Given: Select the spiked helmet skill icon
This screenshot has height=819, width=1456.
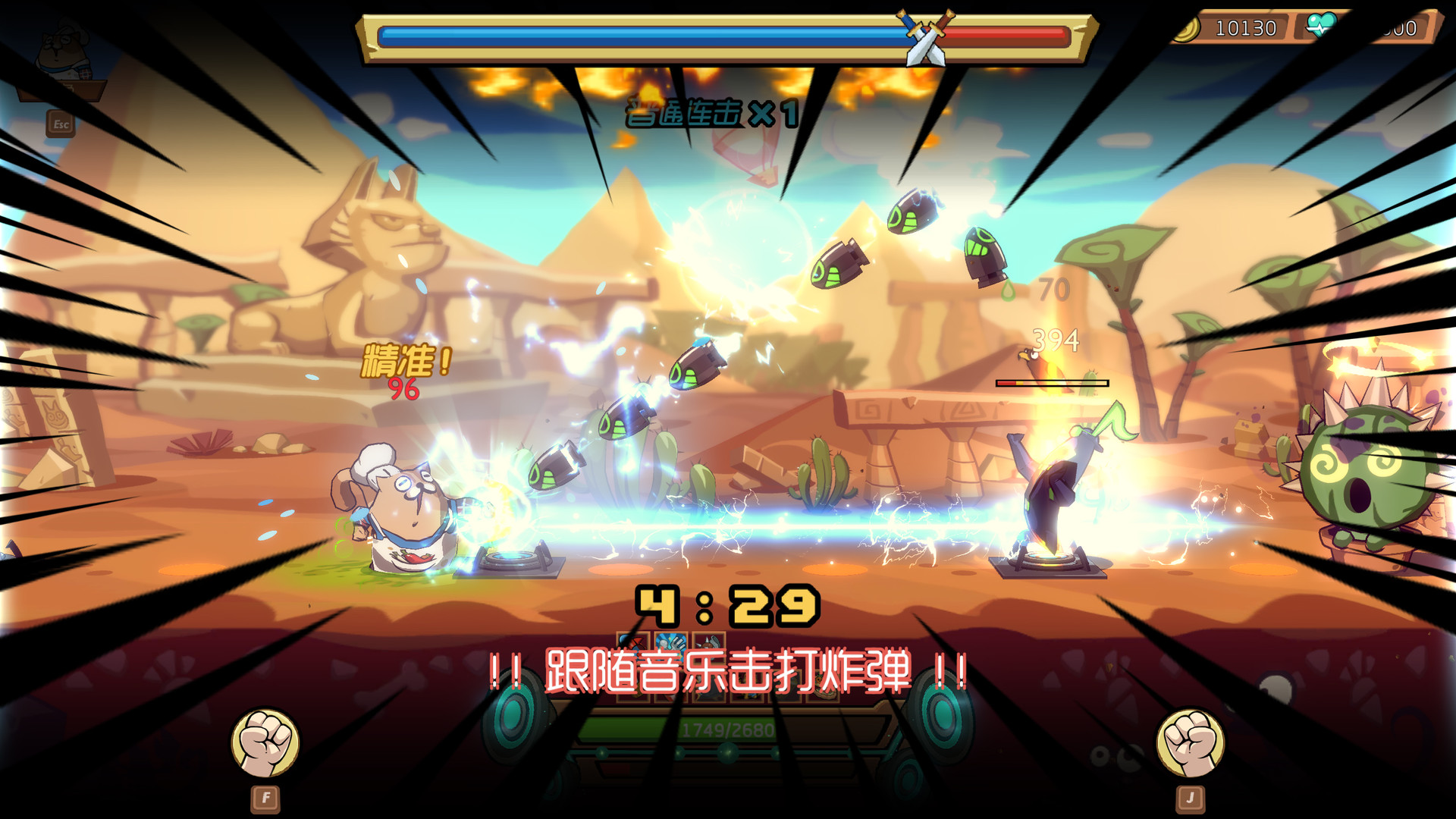Looking at the screenshot, I should 708,643.
